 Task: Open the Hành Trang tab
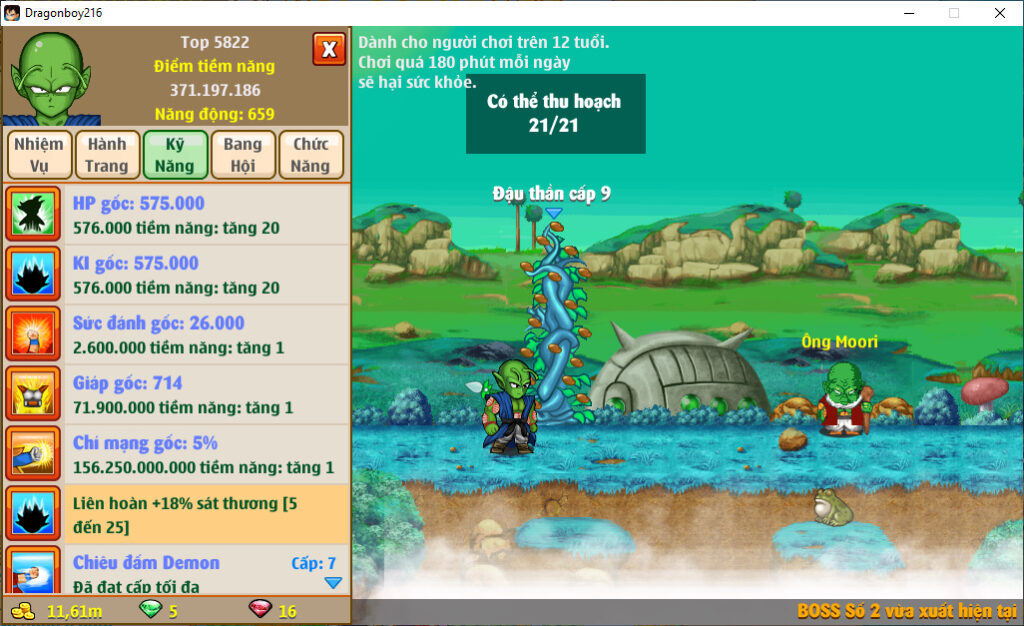[x=107, y=155]
